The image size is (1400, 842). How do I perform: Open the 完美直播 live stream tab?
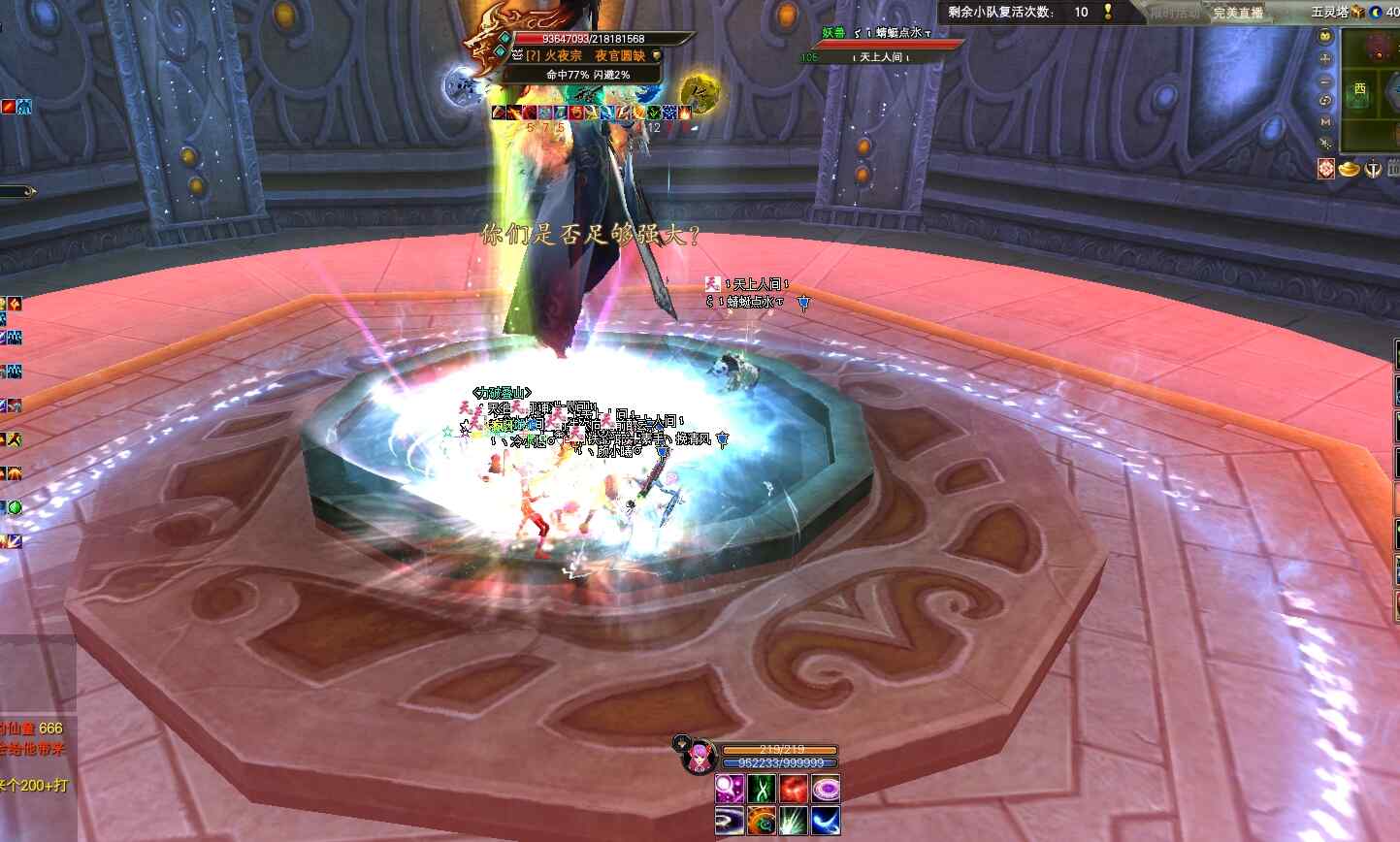(1238, 13)
